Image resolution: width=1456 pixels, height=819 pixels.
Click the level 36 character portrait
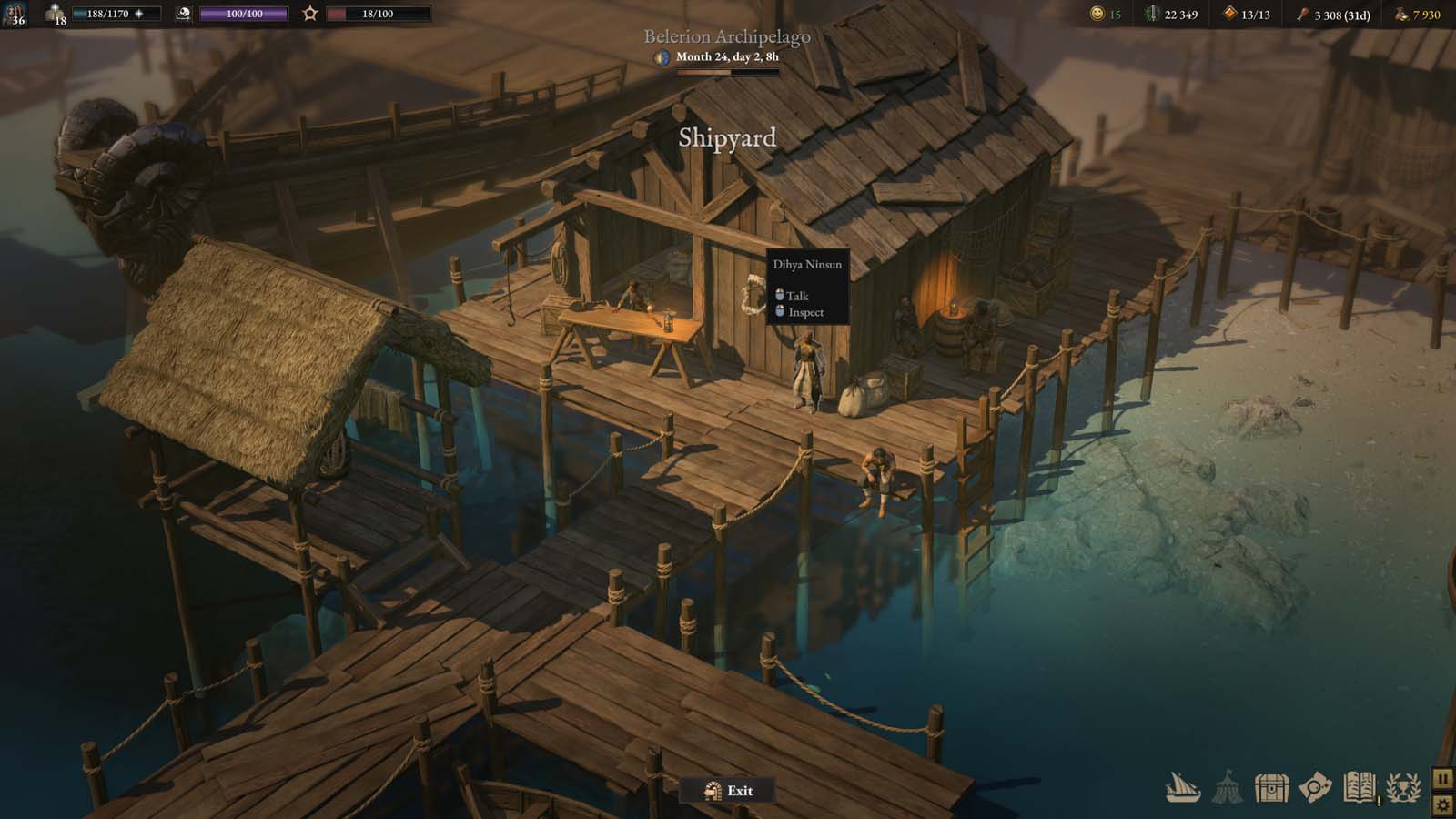pyautogui.click(x=15, y=15)
